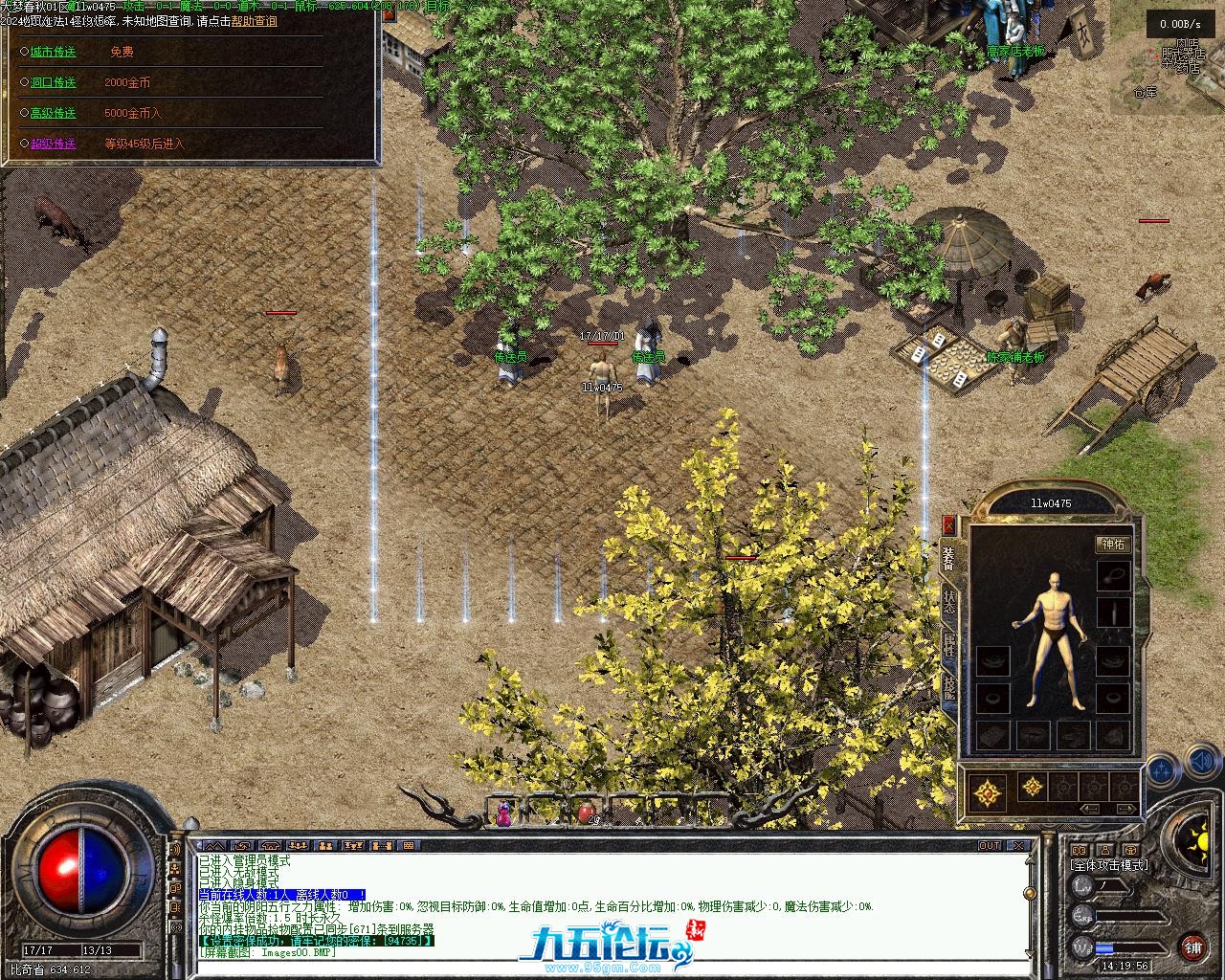Click the 神佑 button in equipment panel
The image size is (1225, 980).
[x=1113, y=545]
